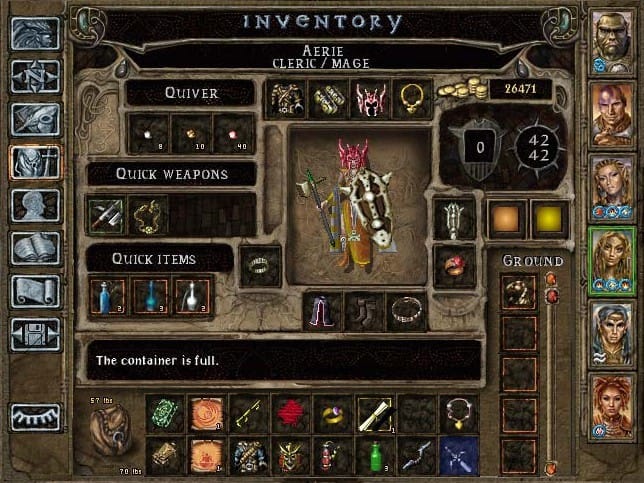The height and width of the screenshot is (483, 644).
Task: Select the green potion bottle in backpack
Action: point(375,456)
